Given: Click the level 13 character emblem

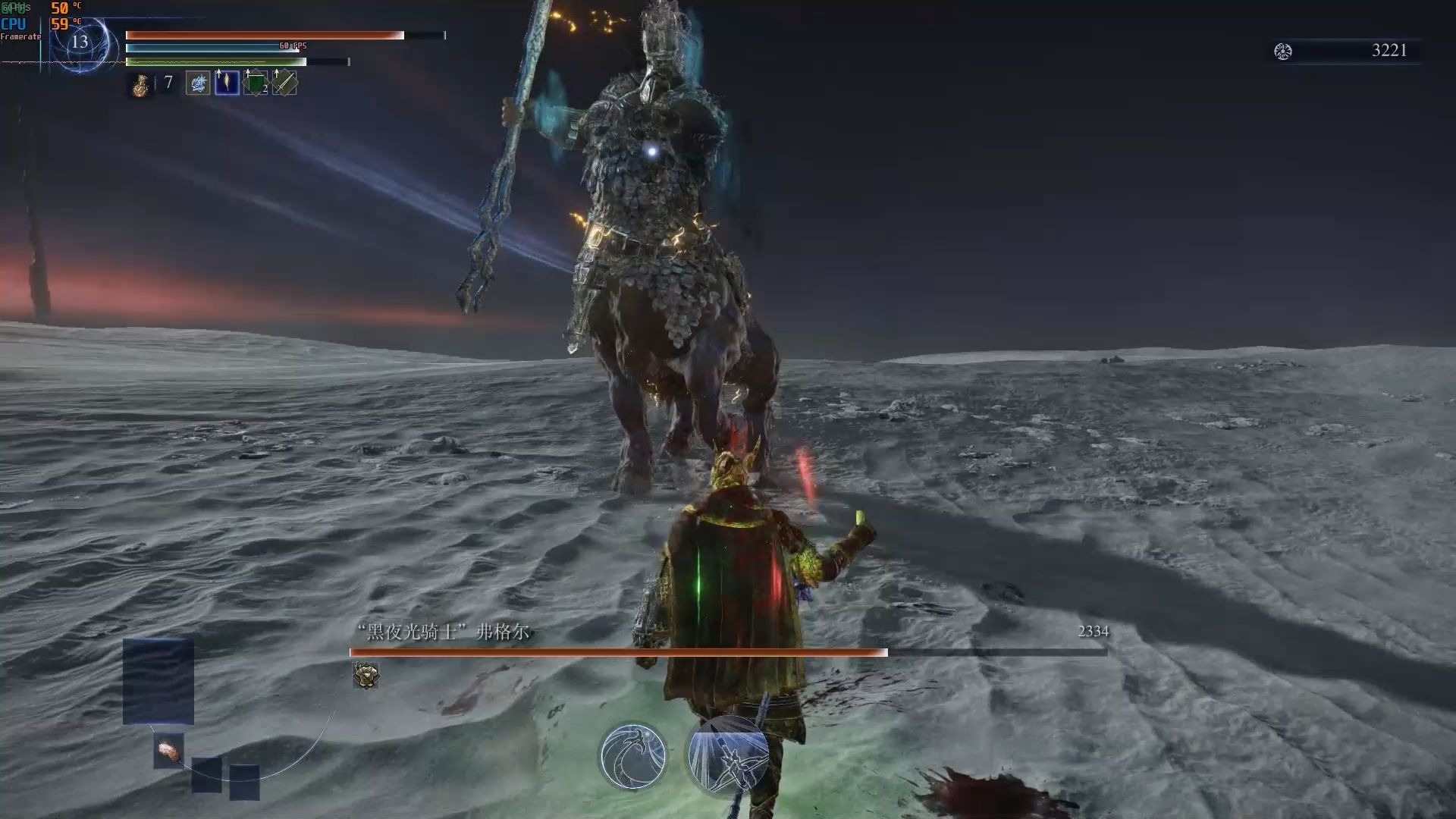Looking at the screenshot, I should coord(80,43).
